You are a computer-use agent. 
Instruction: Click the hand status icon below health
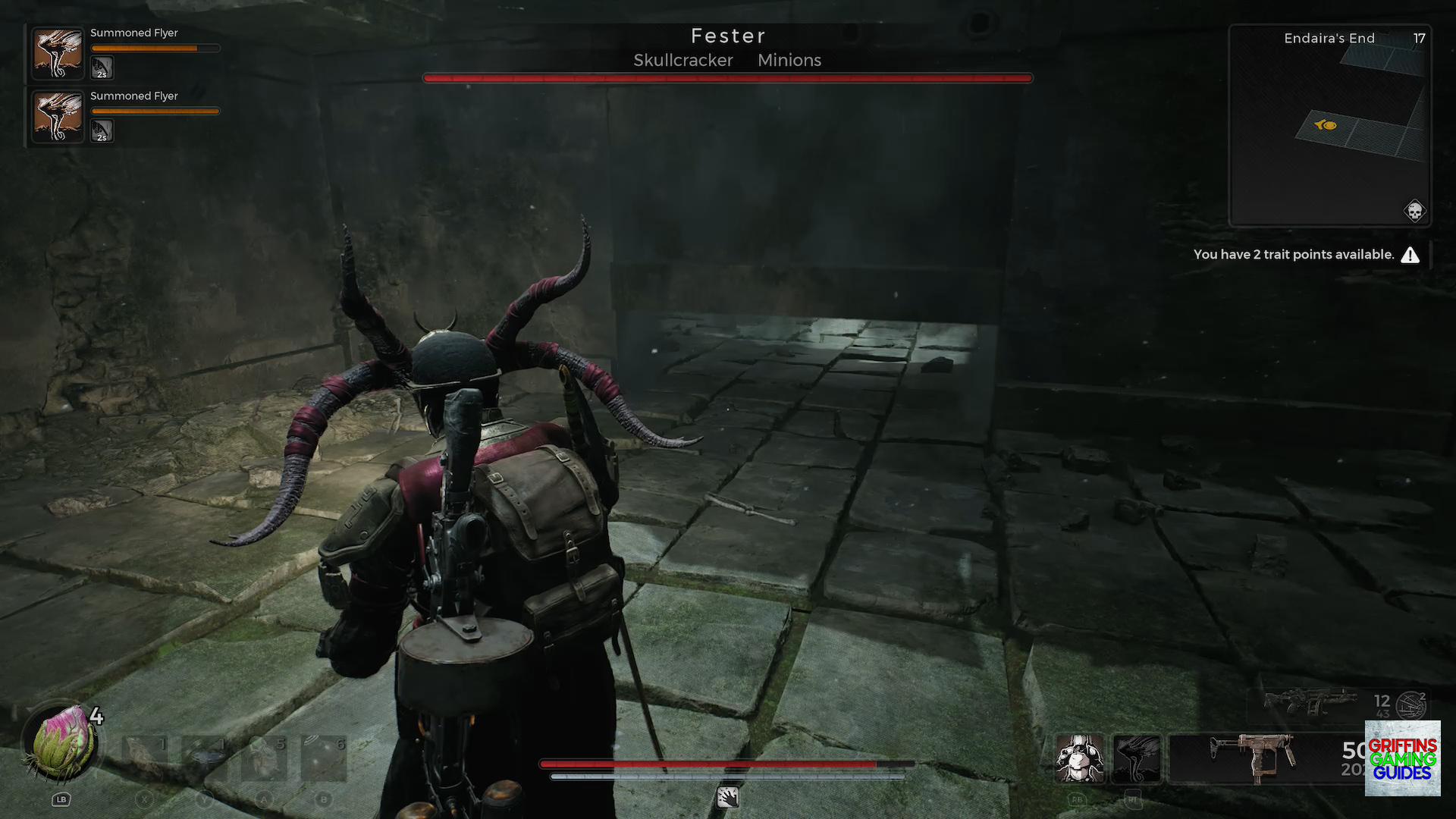[x=727, y=797]
